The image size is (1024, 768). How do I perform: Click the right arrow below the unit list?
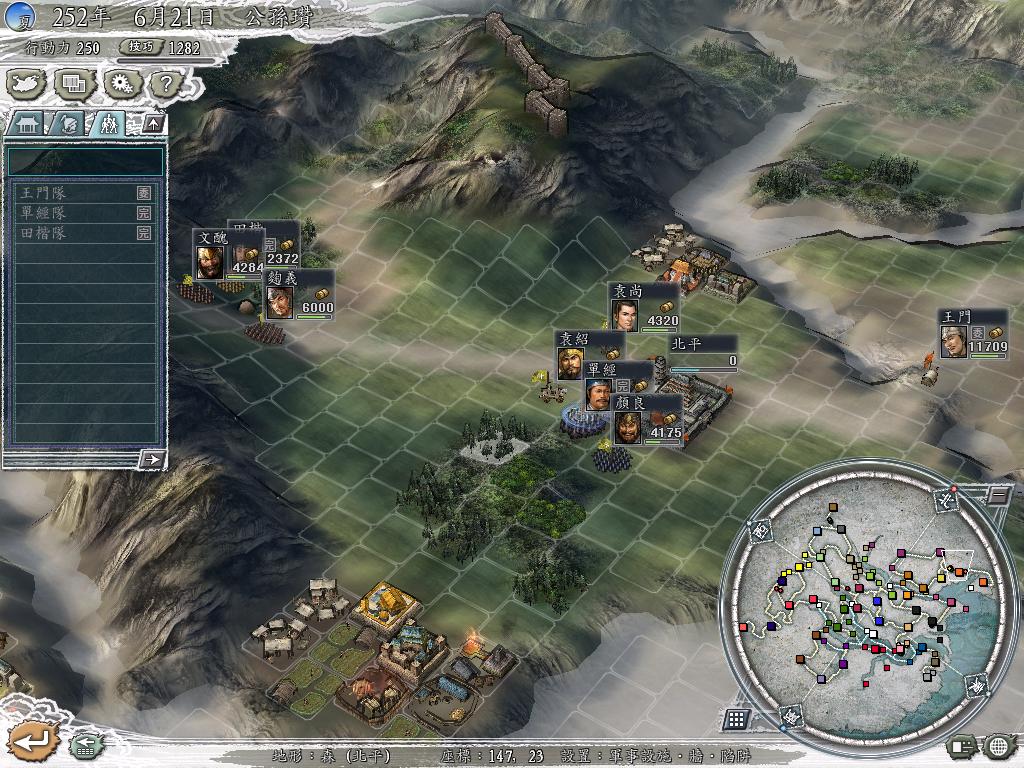click(152, 459)
